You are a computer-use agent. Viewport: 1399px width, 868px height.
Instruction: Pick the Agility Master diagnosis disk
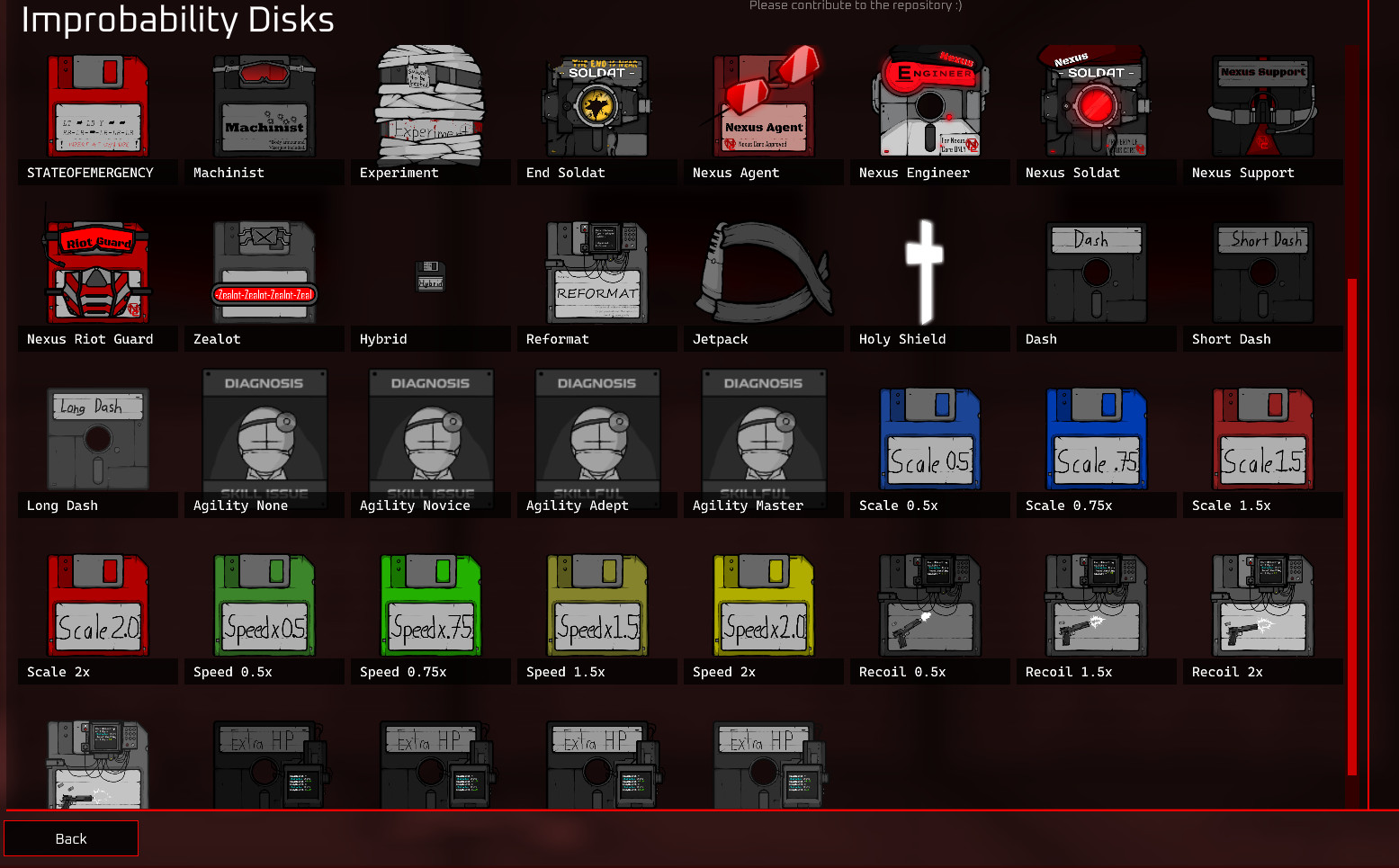(x=763, y=438)
